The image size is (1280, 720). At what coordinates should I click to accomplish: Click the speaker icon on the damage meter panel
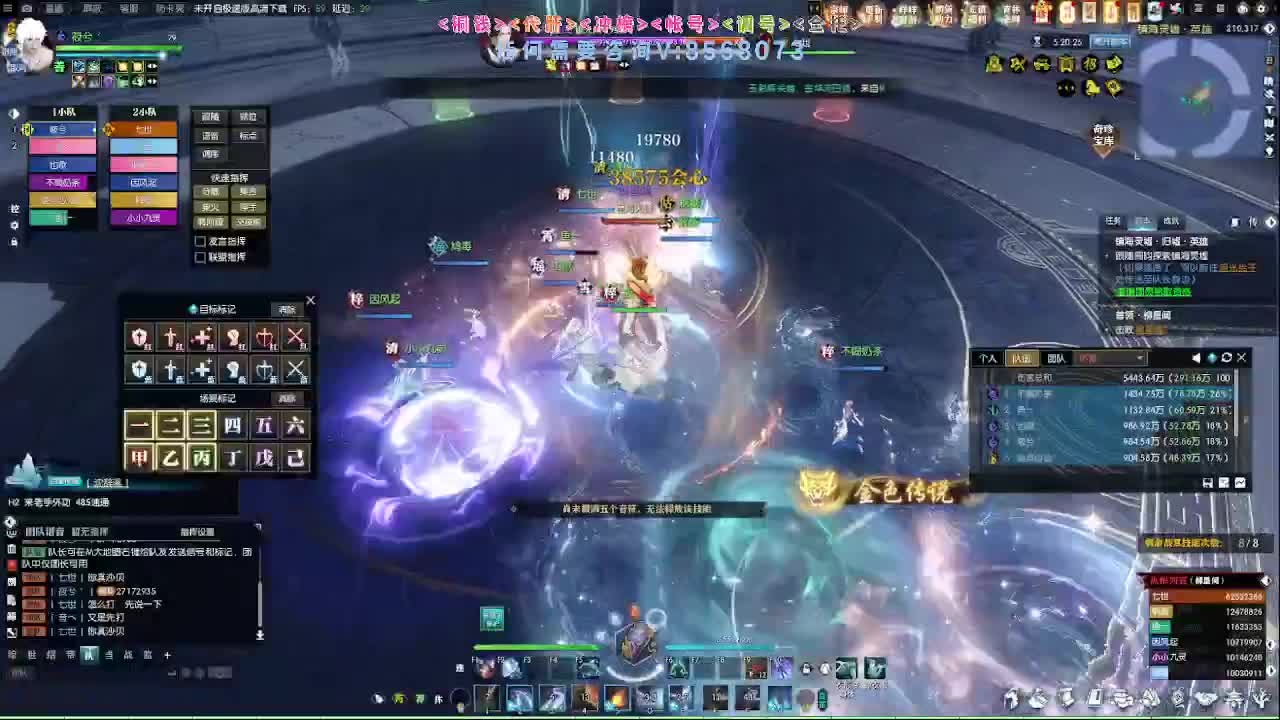pos(1196,358)
